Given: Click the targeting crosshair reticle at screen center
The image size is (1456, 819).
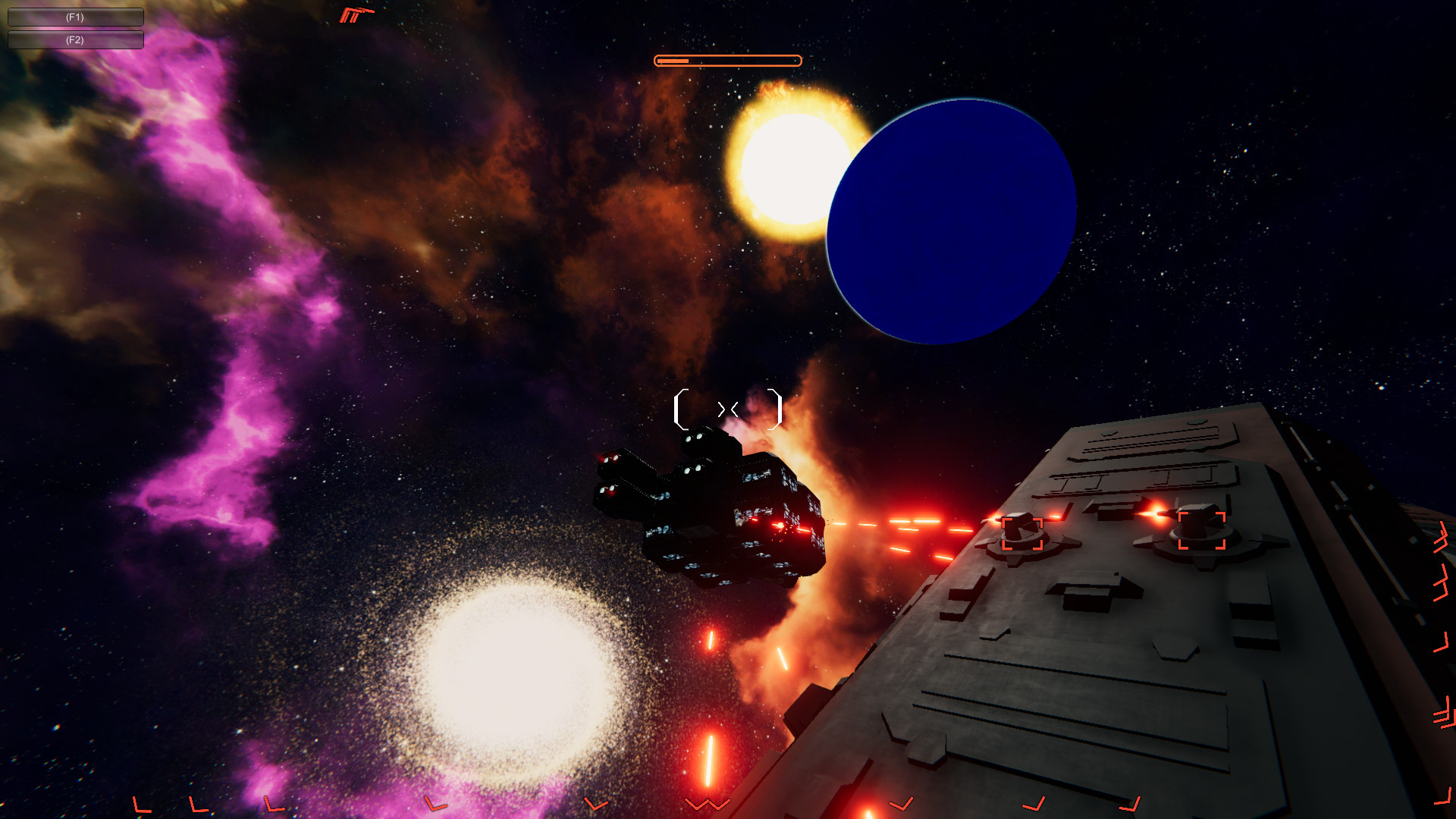Looking at the screenshot, I should [728, 409].
